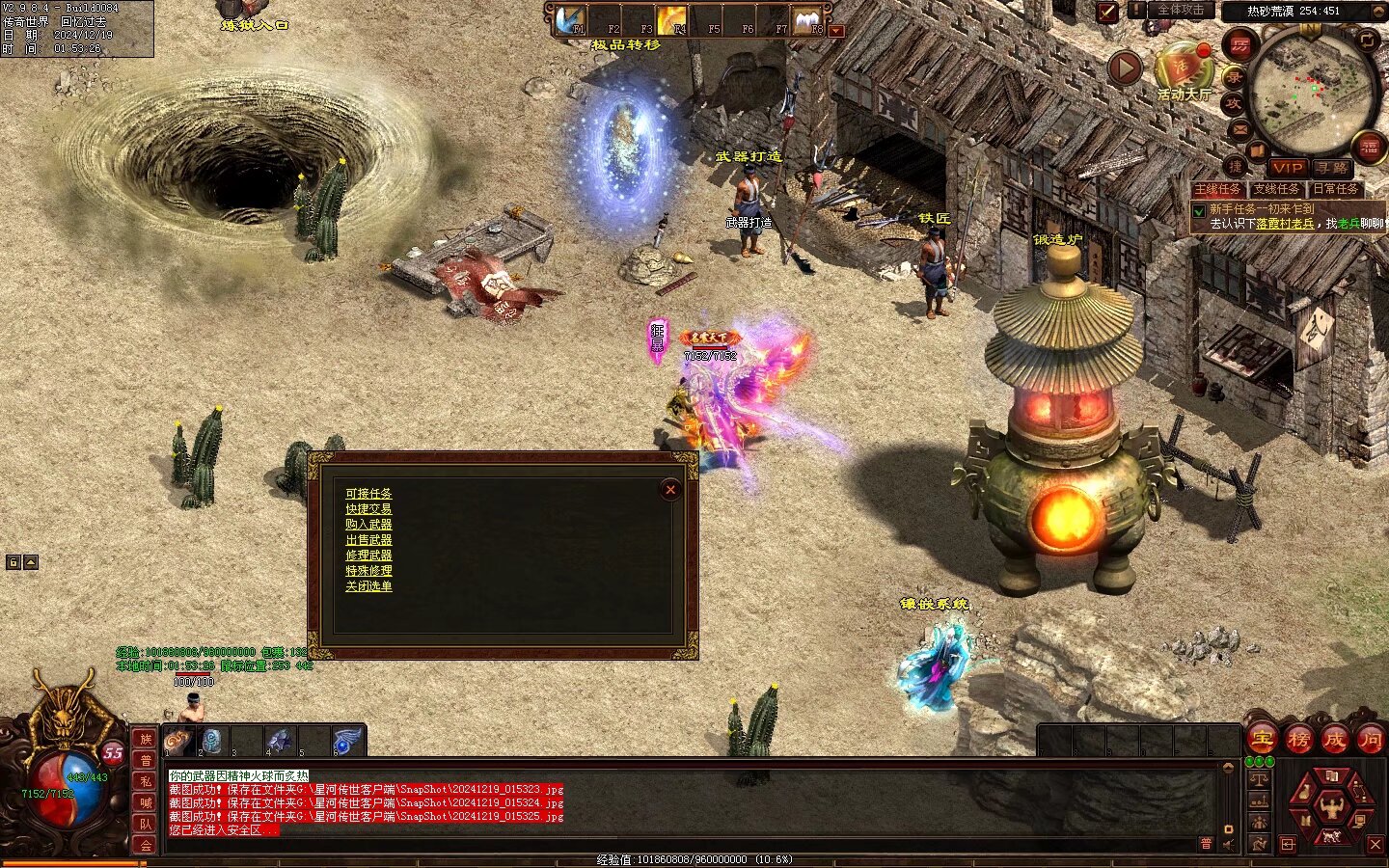Open the VIP panel
Viewport: 1389px width, 868px height.
(1287, 168)
